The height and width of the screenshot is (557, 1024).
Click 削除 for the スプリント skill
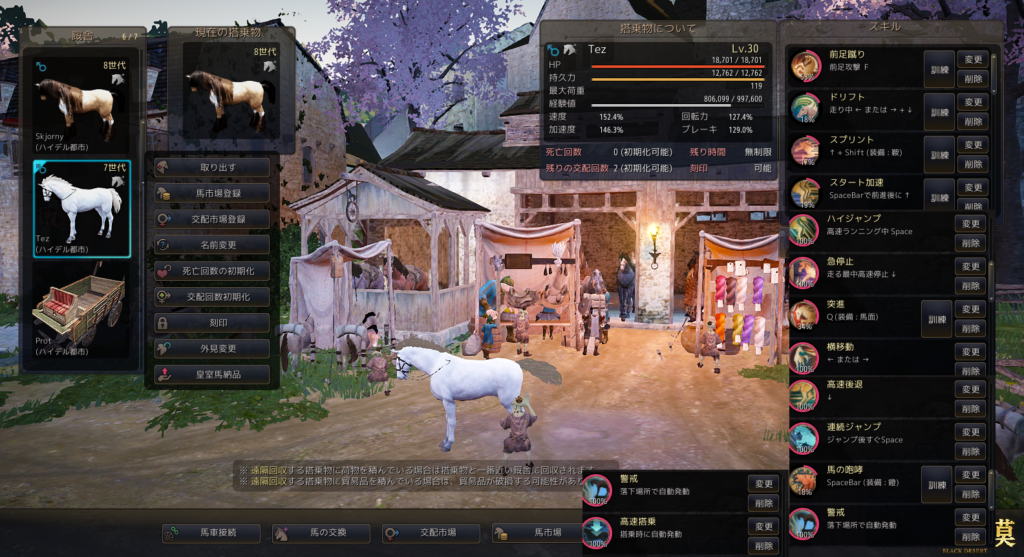(x=971, y=163)
